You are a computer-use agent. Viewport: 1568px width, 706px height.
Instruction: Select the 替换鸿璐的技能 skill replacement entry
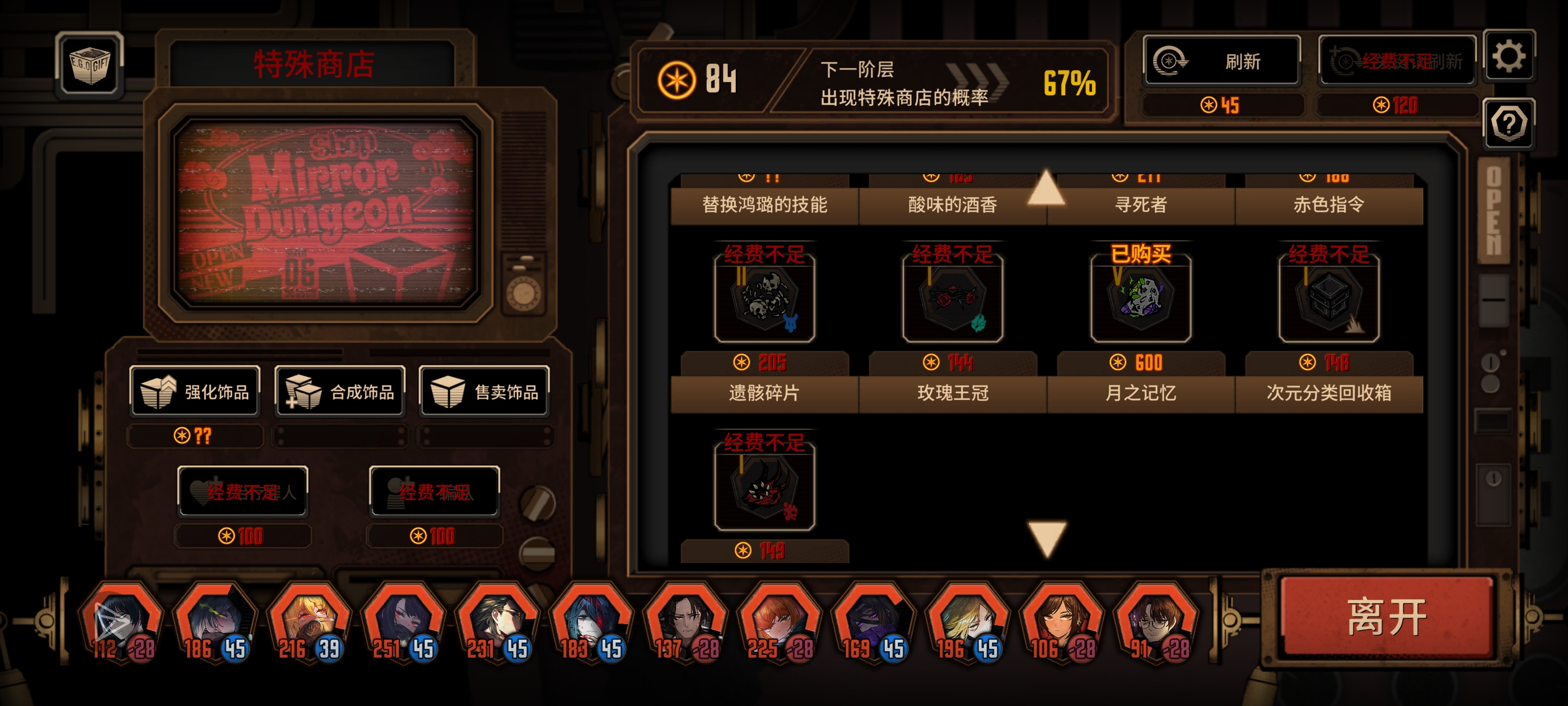(764, 205)
